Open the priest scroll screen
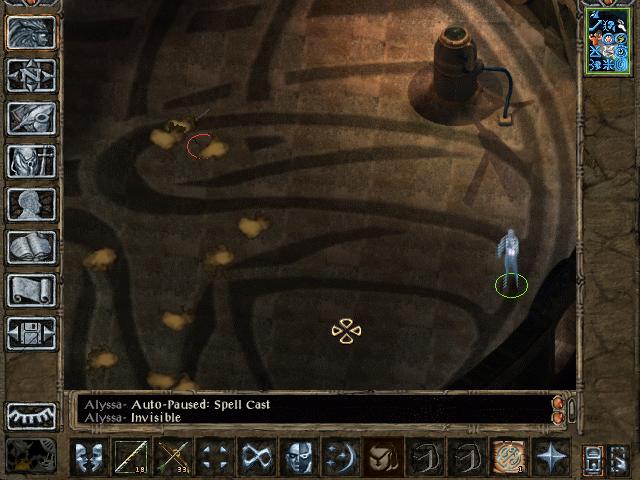The image size is (640, 480). [x=31, y=290]
